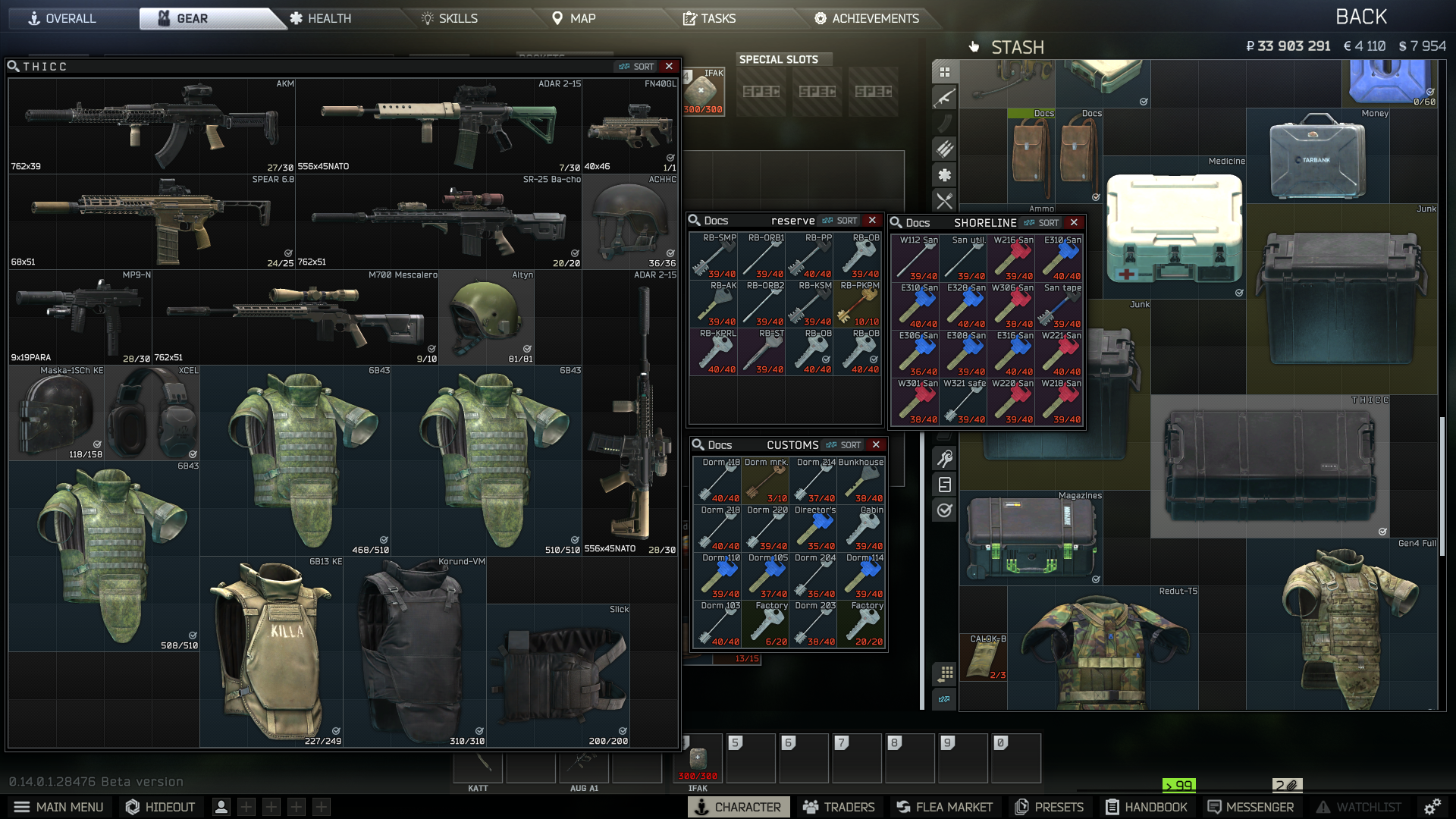Viewport: 1456px width, 819px height.
Task: Open the Hideout from the bottom bar
Action: click(160, 807)
